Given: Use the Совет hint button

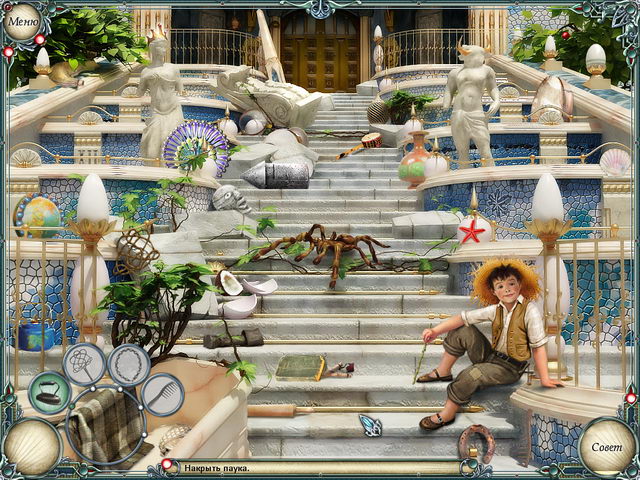Looking at the screenshot, I should pos(608,447).
